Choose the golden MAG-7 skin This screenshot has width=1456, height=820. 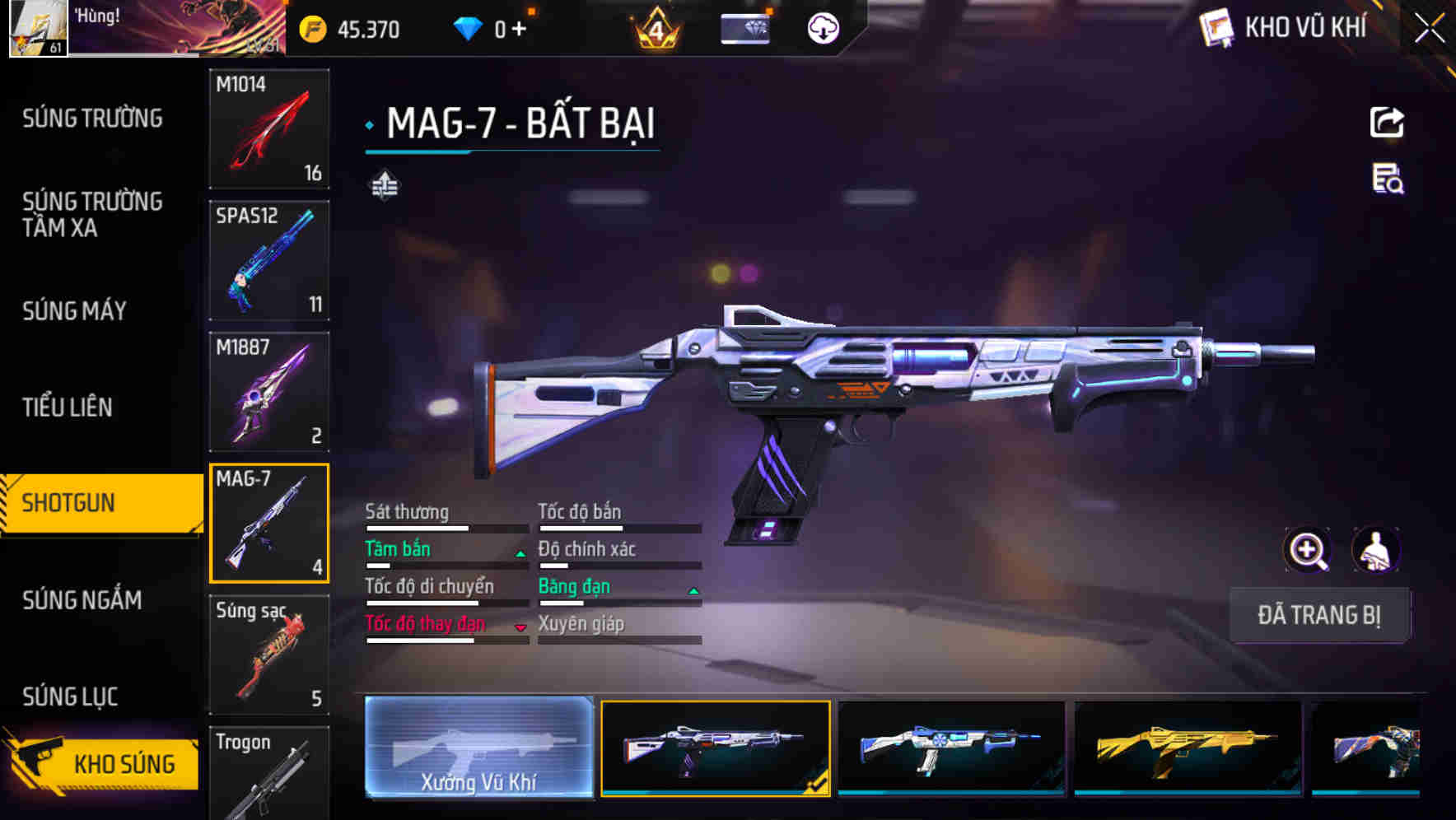[x=1187, y=748]
